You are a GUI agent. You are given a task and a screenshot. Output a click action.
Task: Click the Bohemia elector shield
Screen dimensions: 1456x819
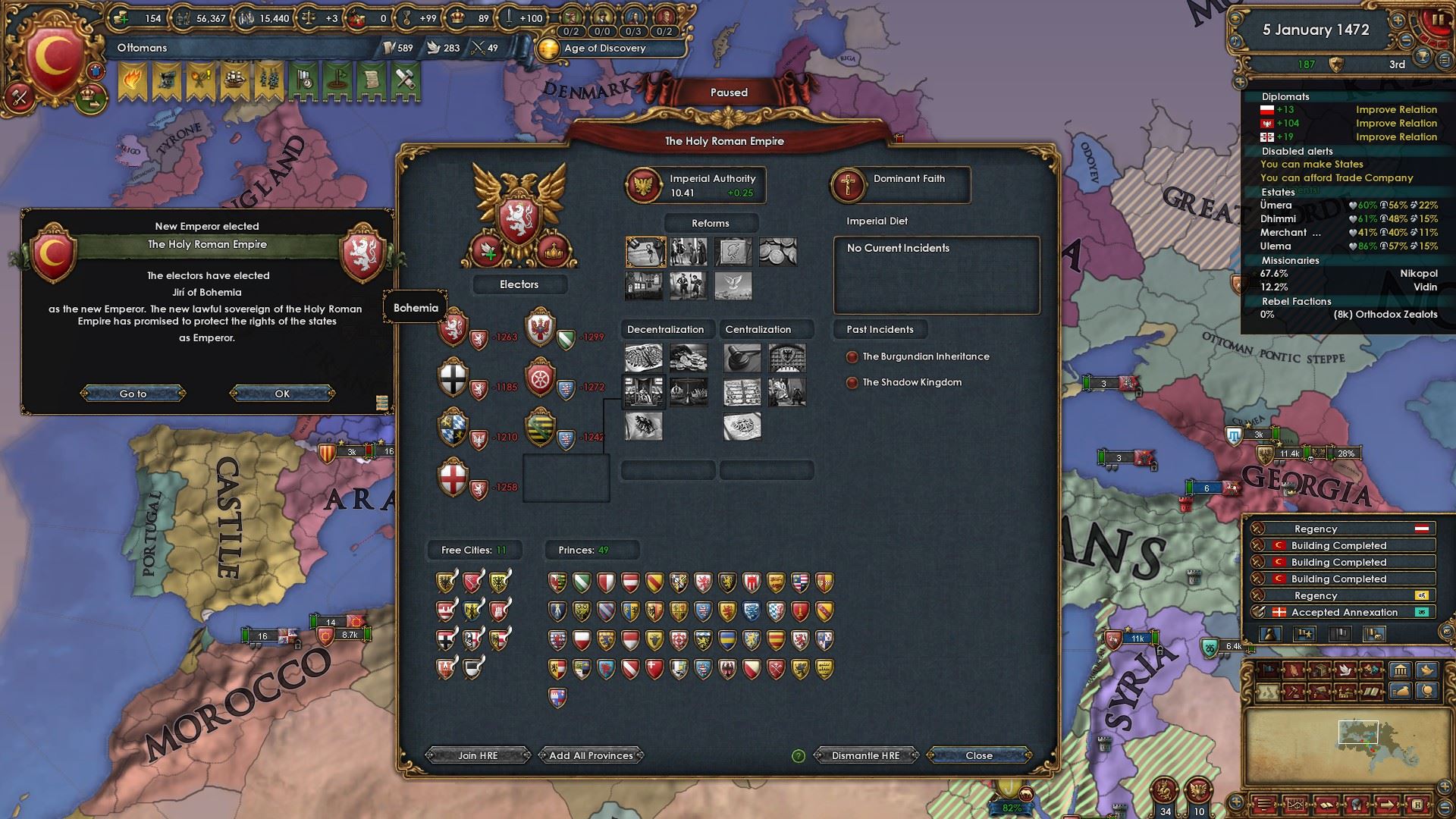click(x=453, y=328)
